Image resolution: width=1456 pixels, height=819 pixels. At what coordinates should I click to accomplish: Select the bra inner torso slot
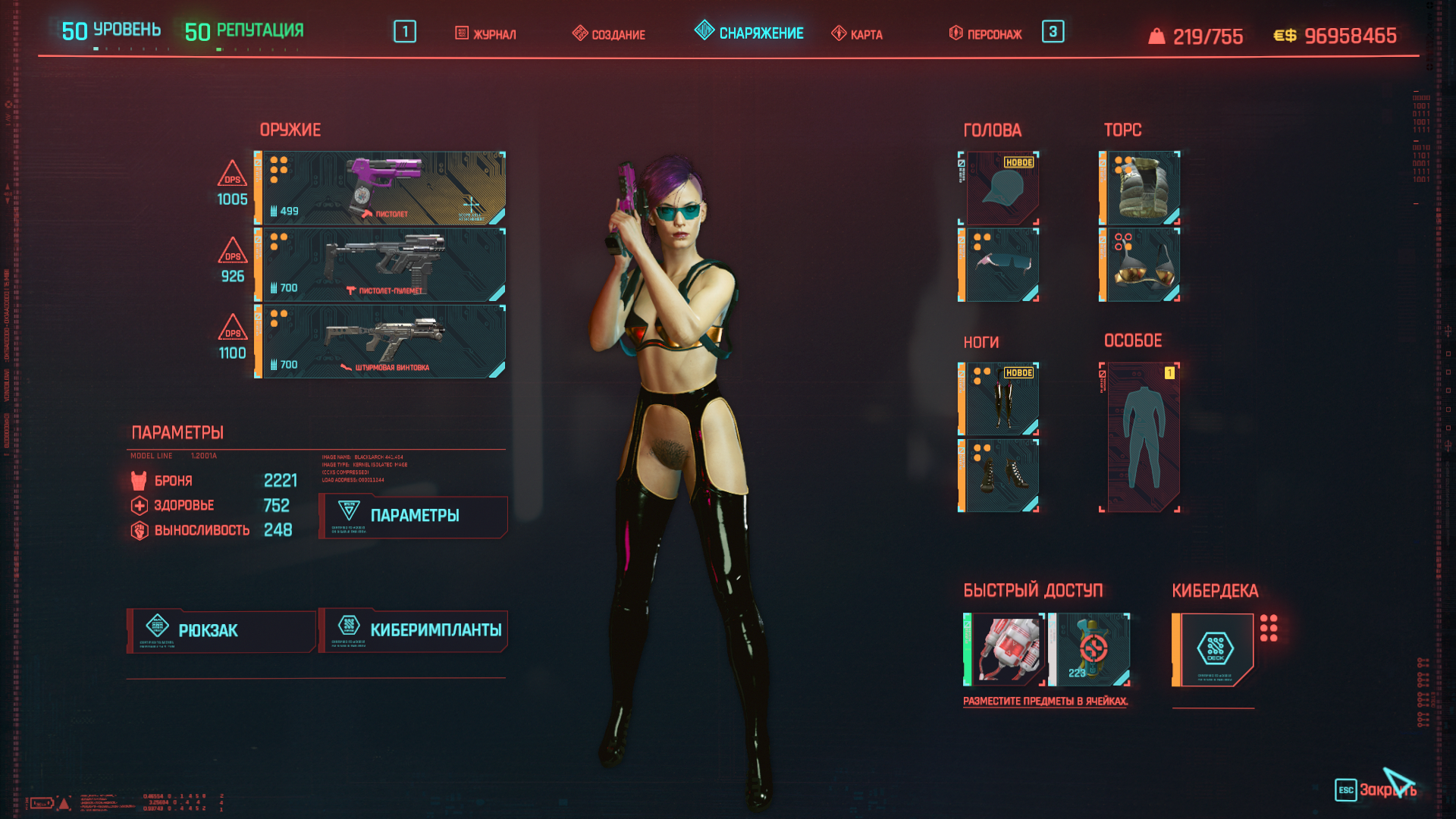pyautogui.click(x=1141, y=265)
